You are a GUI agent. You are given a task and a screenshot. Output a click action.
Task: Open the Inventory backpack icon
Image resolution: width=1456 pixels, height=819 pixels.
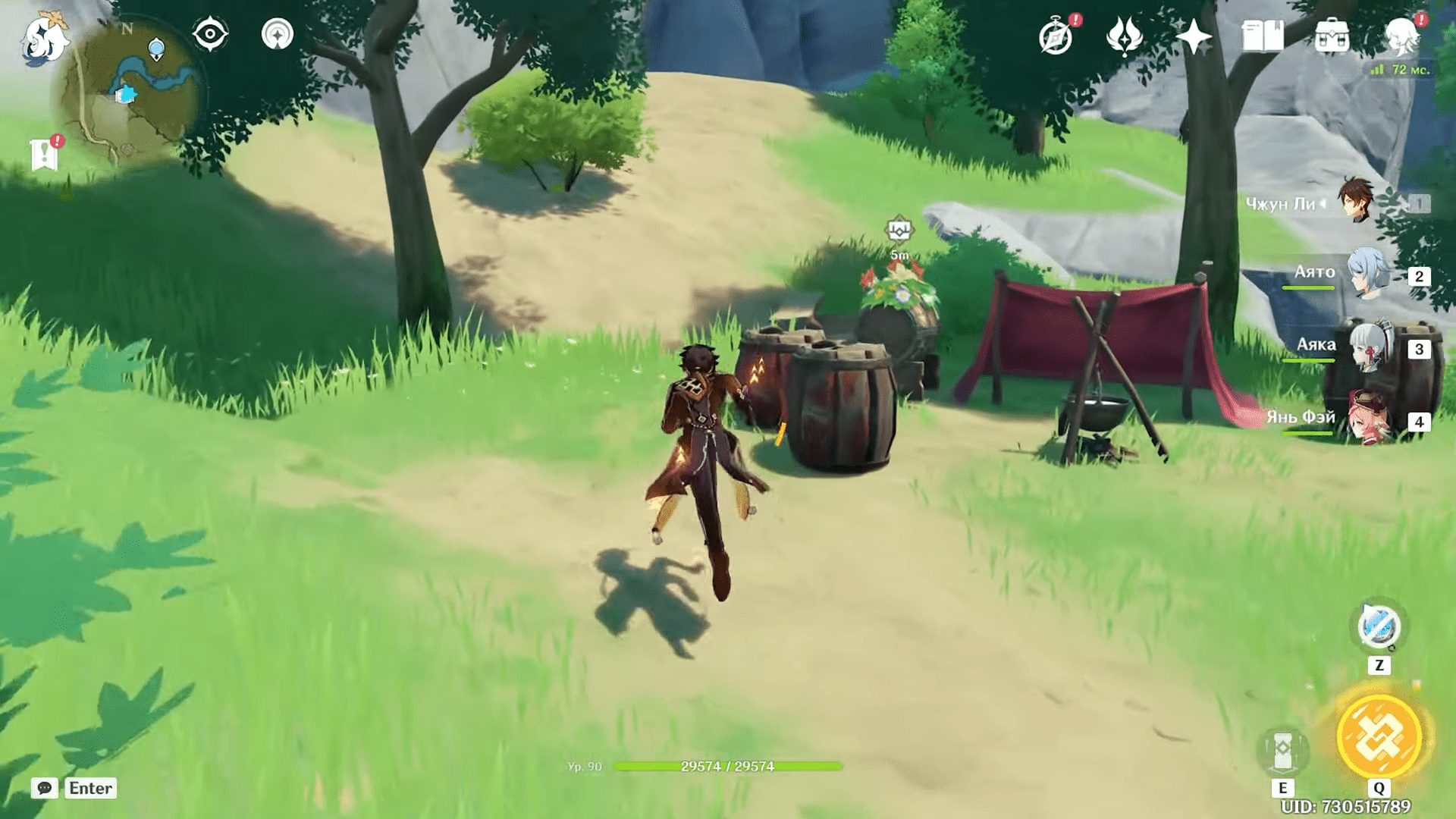(x=1332, y=36)
